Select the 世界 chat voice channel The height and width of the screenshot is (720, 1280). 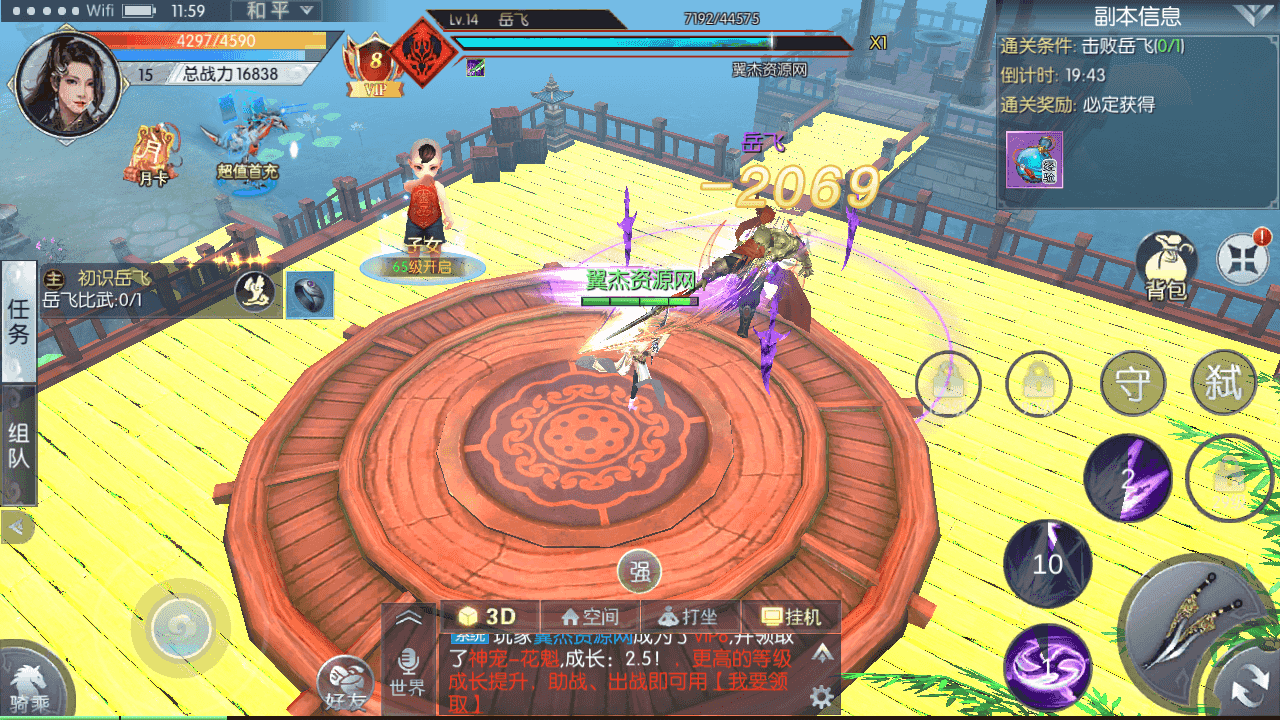coord(408,672)
